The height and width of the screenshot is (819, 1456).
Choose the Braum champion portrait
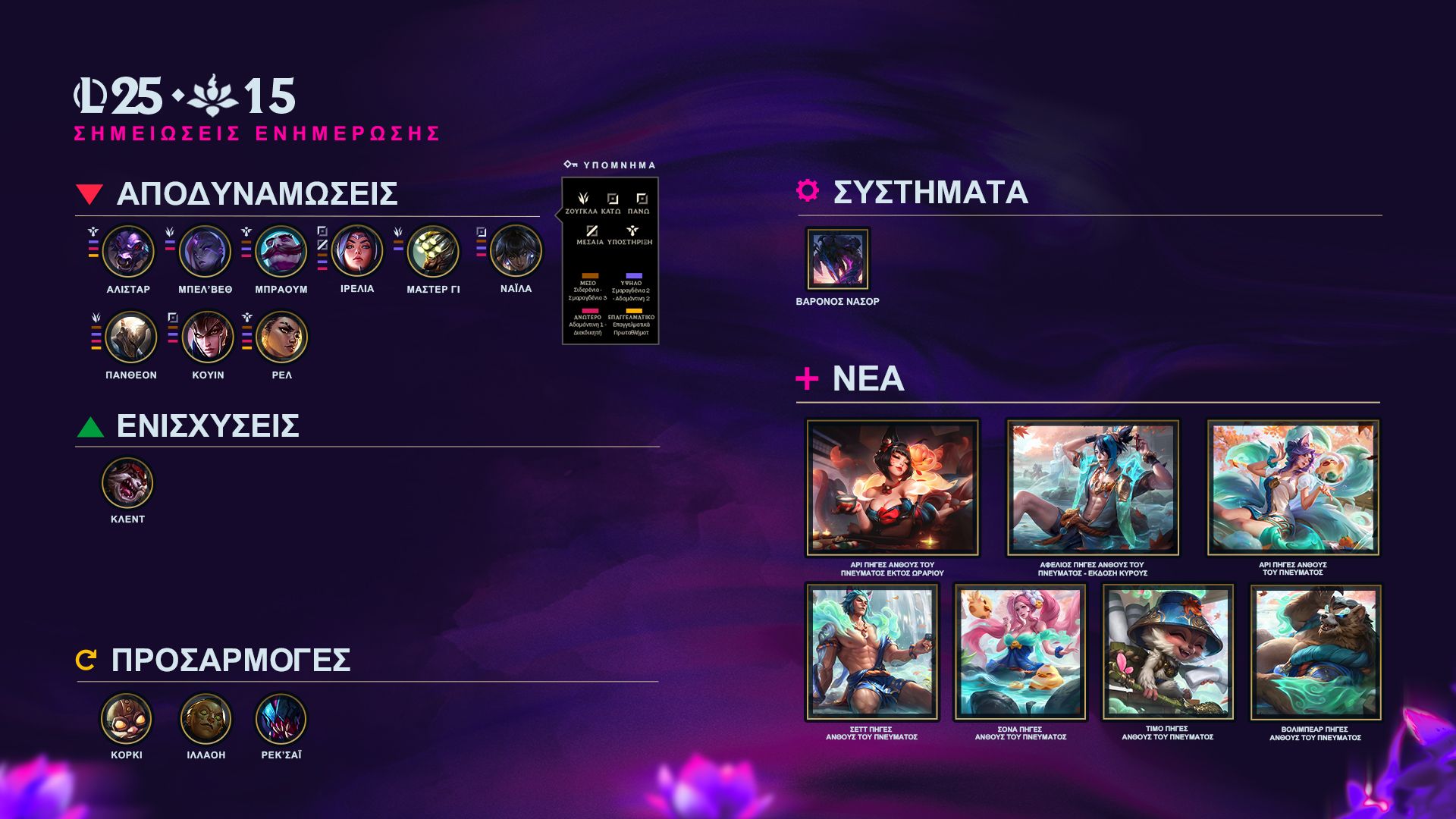click(x=281, y=251)
